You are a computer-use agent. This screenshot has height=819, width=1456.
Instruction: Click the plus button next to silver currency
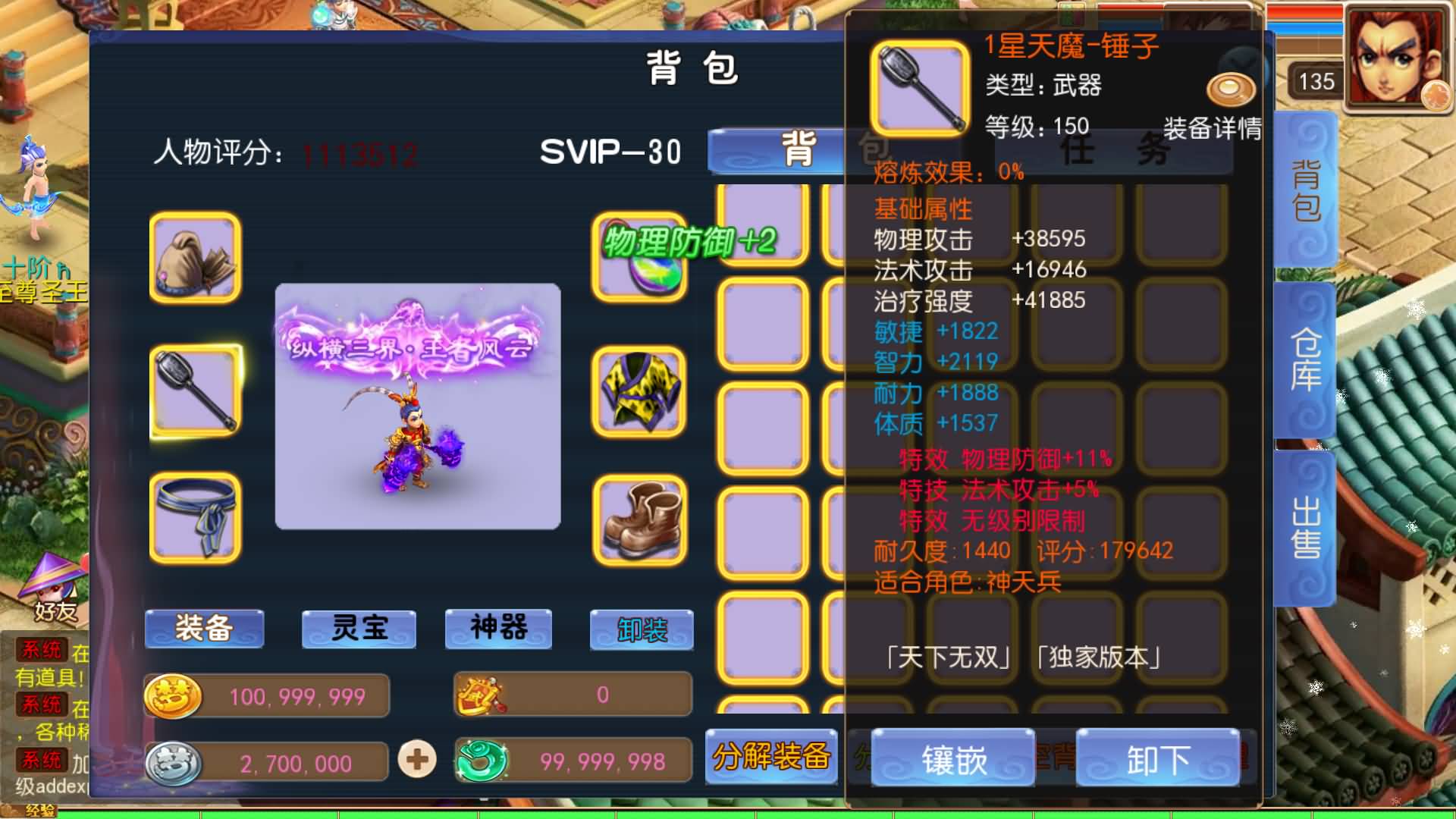(x=416, y=759)
